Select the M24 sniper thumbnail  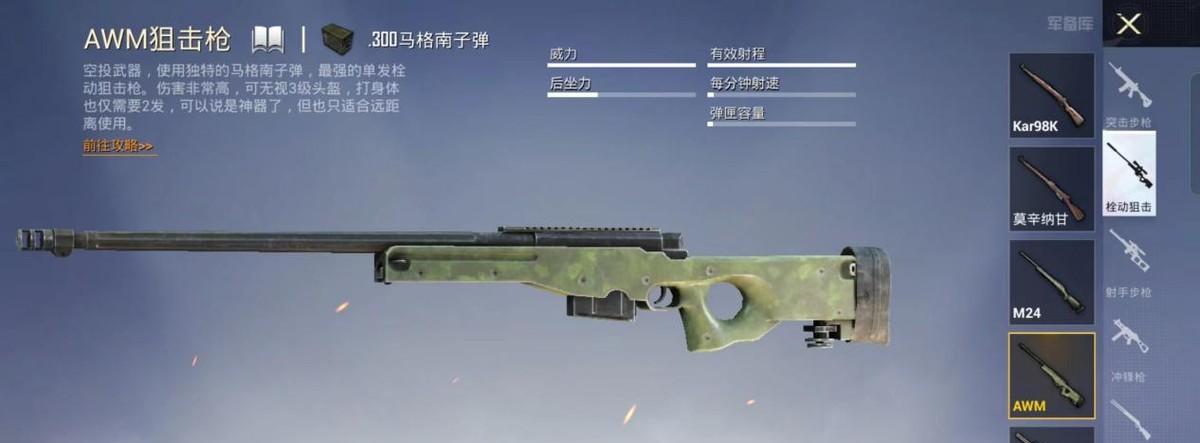(x=1051, y=281)
